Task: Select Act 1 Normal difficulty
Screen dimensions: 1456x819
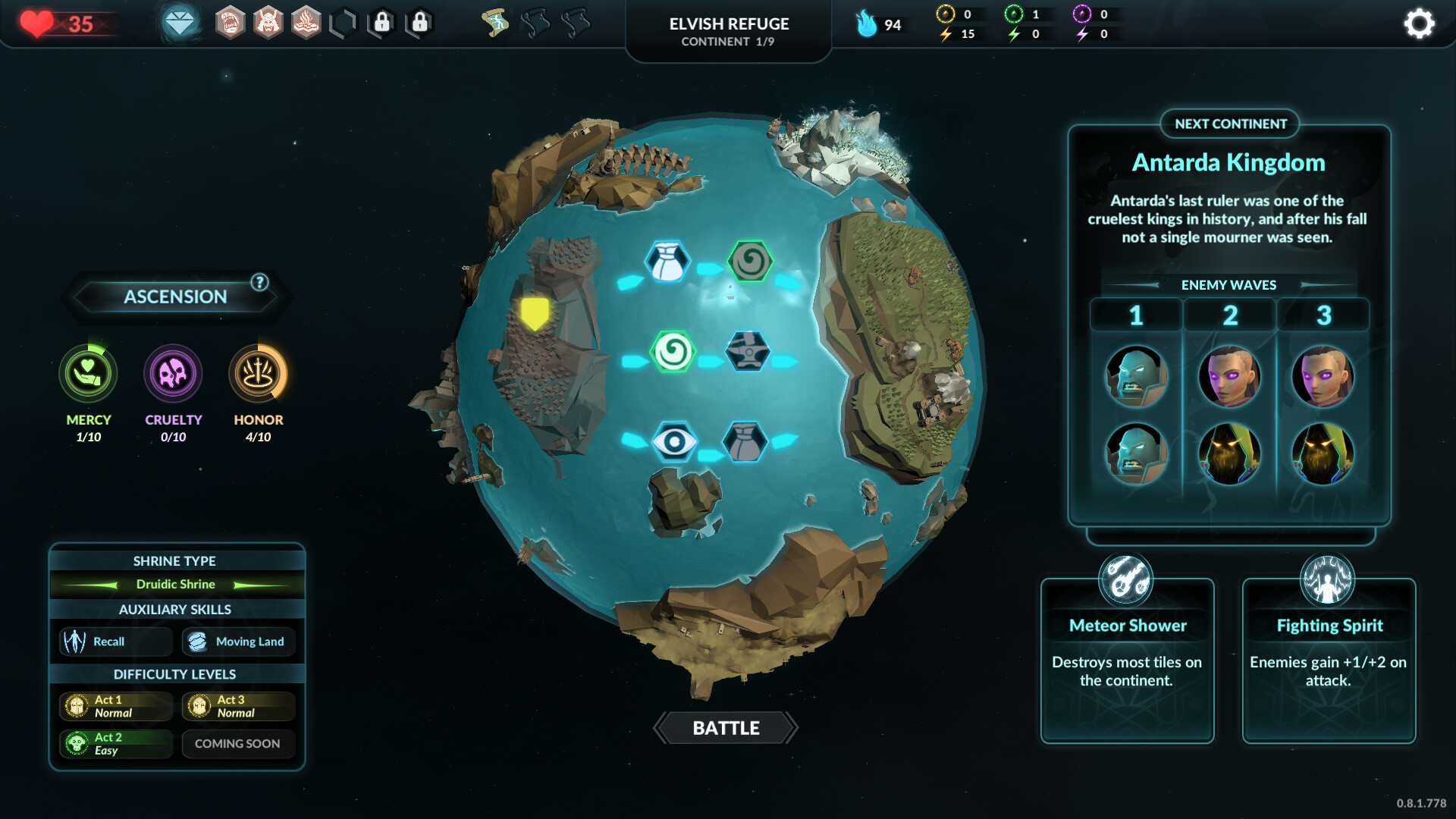Action: point(115,706)
